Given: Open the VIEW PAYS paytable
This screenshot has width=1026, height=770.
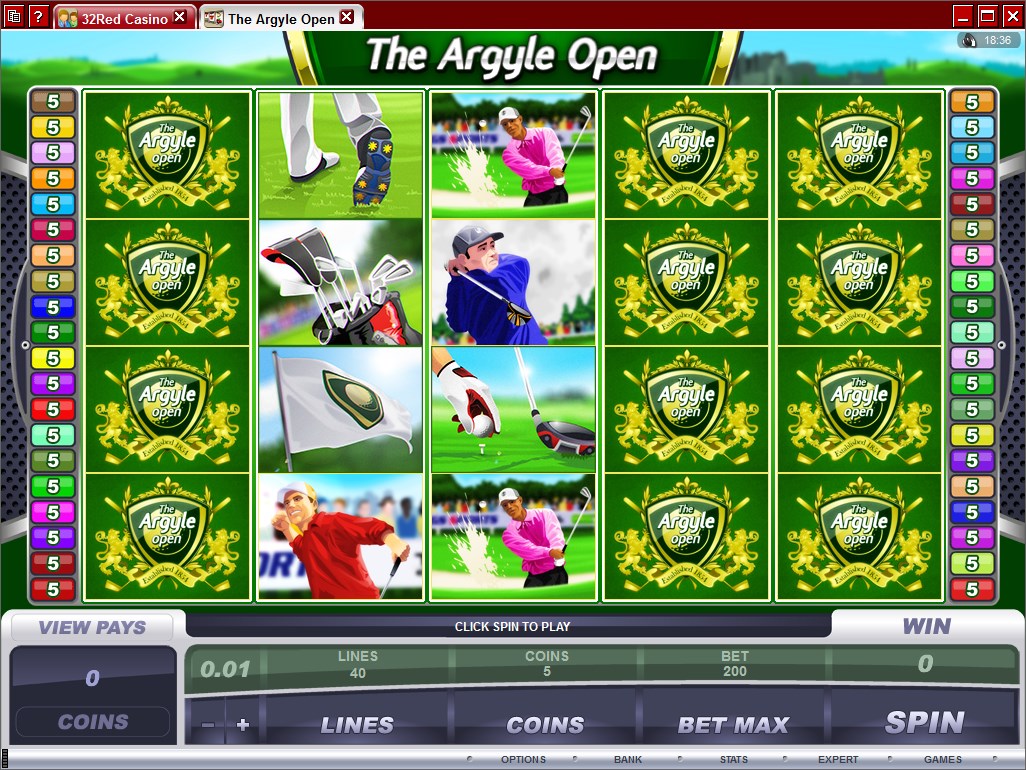Looking at the screenshot, I should (x=92, y=628).
